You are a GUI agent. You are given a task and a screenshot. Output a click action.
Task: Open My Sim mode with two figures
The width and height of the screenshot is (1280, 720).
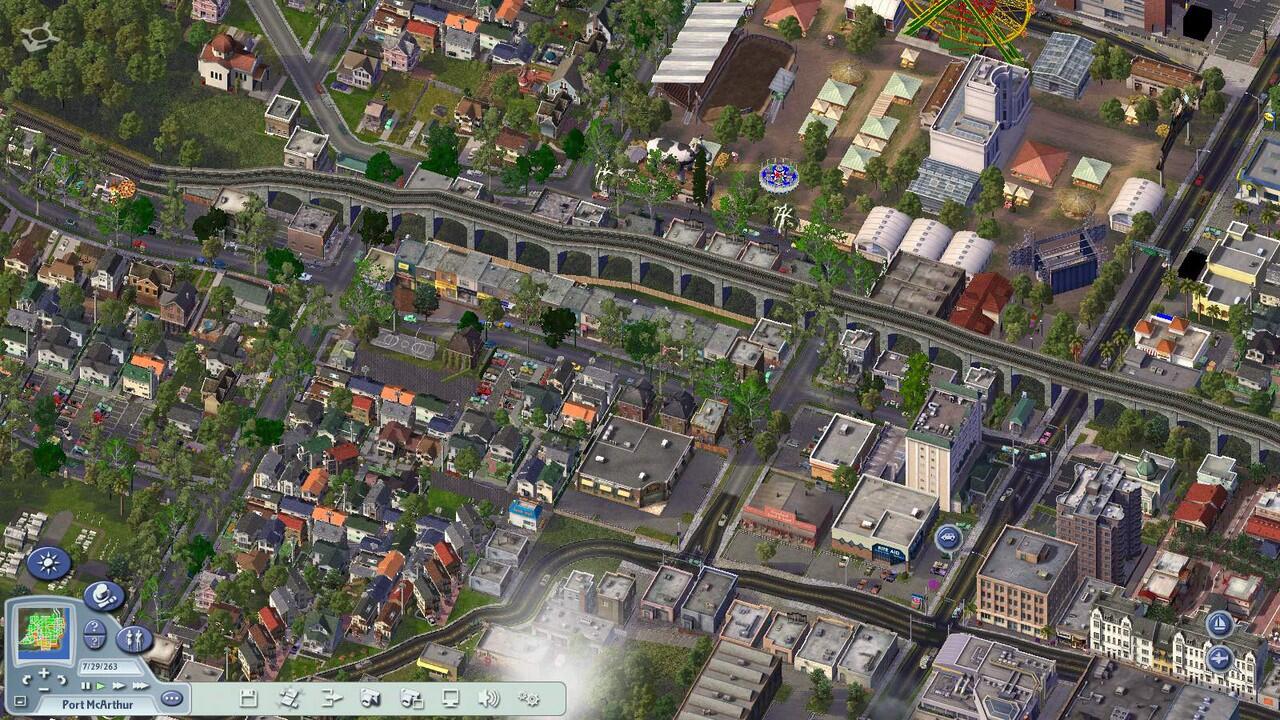(134, 639)
